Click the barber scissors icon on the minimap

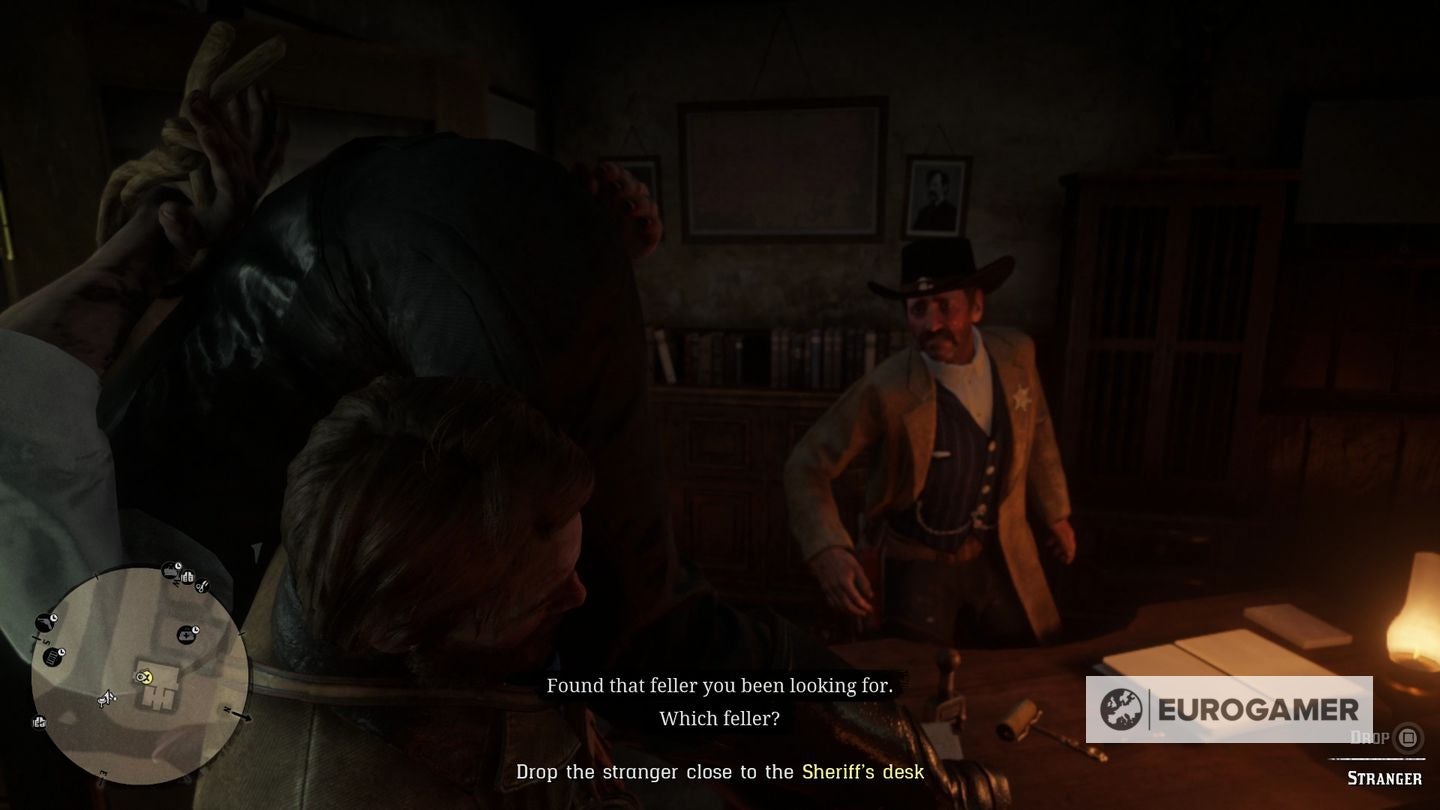202,586
